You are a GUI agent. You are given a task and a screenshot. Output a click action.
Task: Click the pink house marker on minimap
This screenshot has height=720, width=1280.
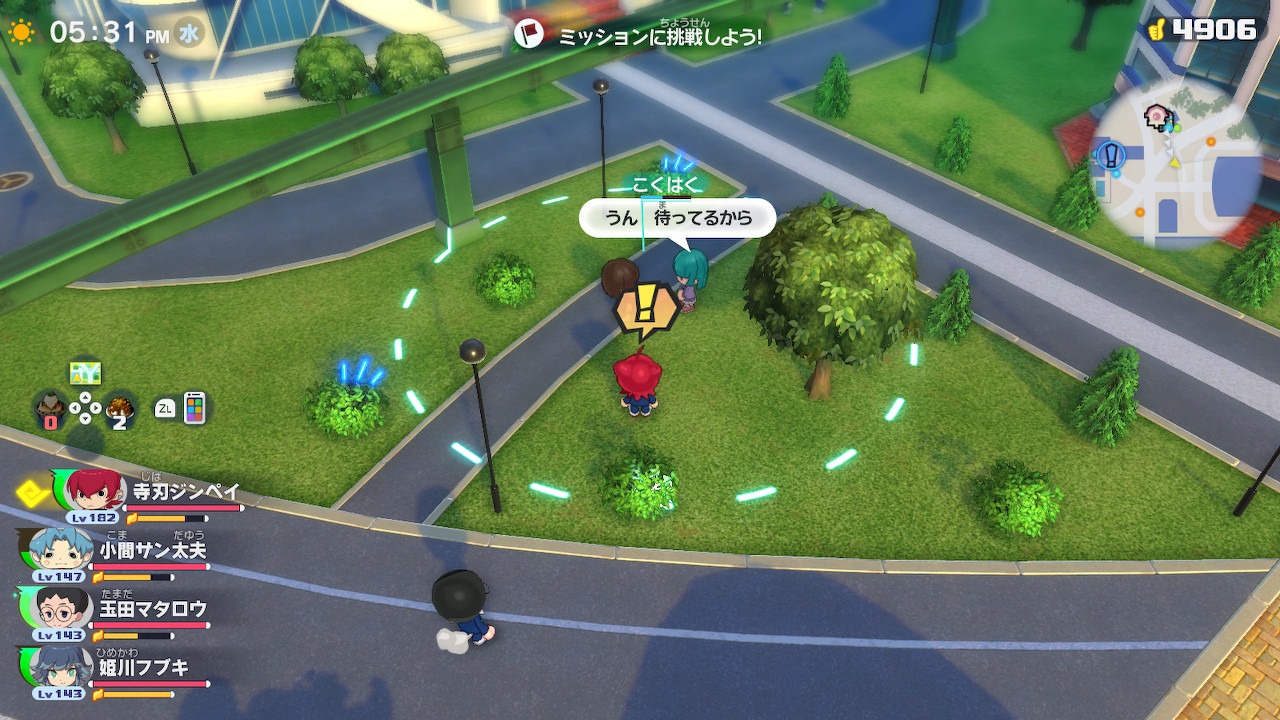(x=1158, y=115)
